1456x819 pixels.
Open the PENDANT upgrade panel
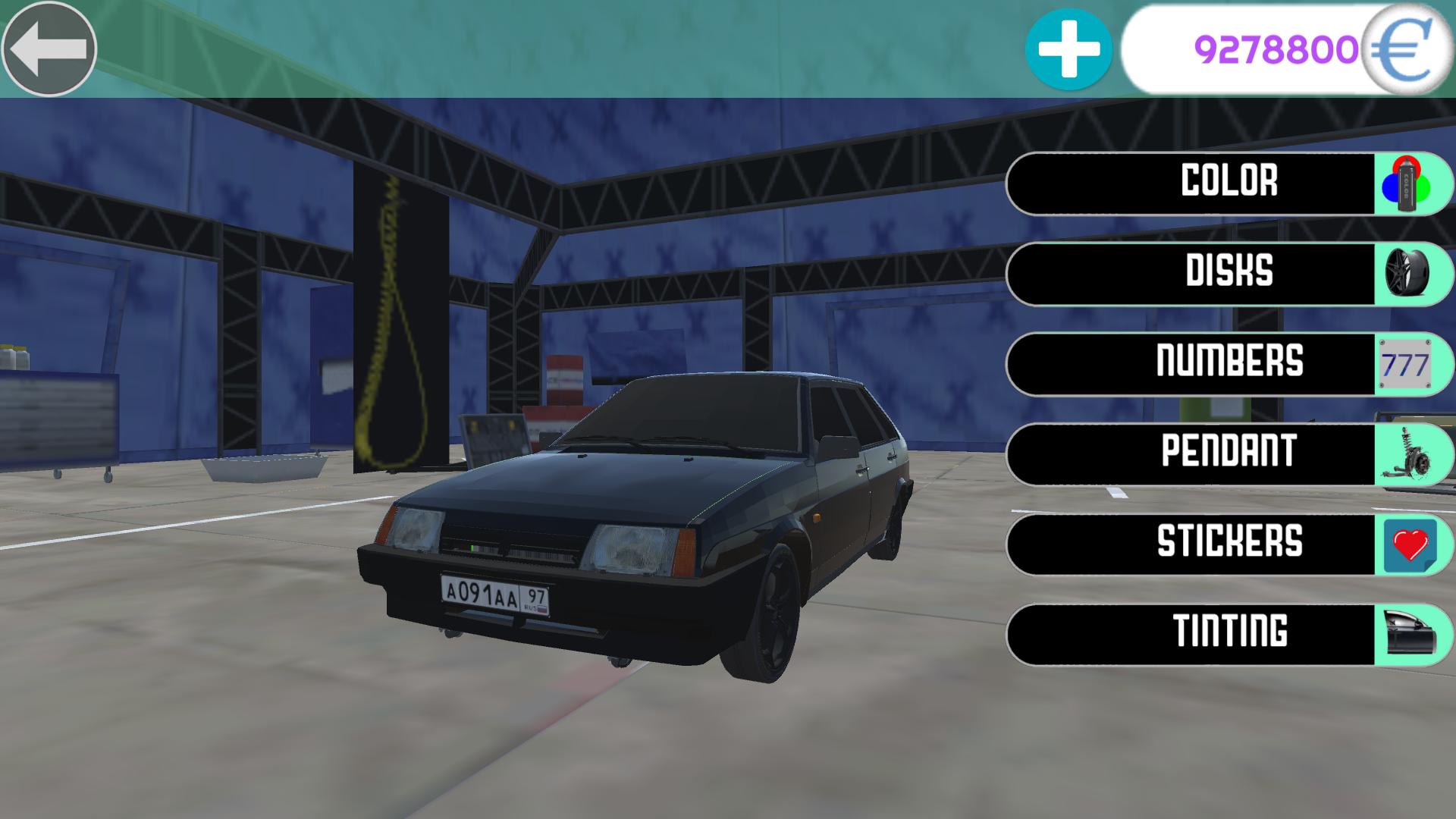tap(1228, 451)
